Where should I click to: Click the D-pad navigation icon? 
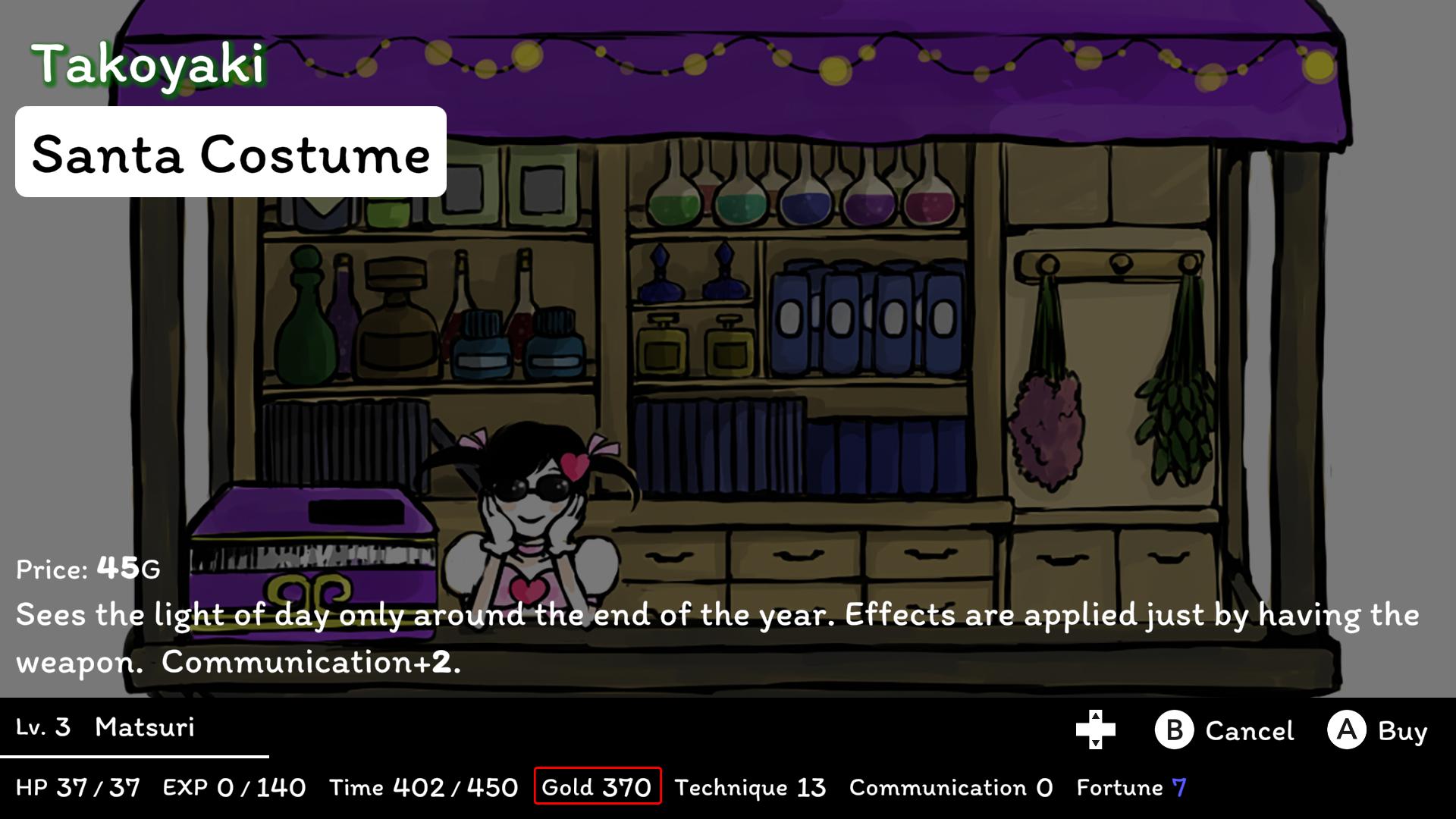(x=1094, y=730)
